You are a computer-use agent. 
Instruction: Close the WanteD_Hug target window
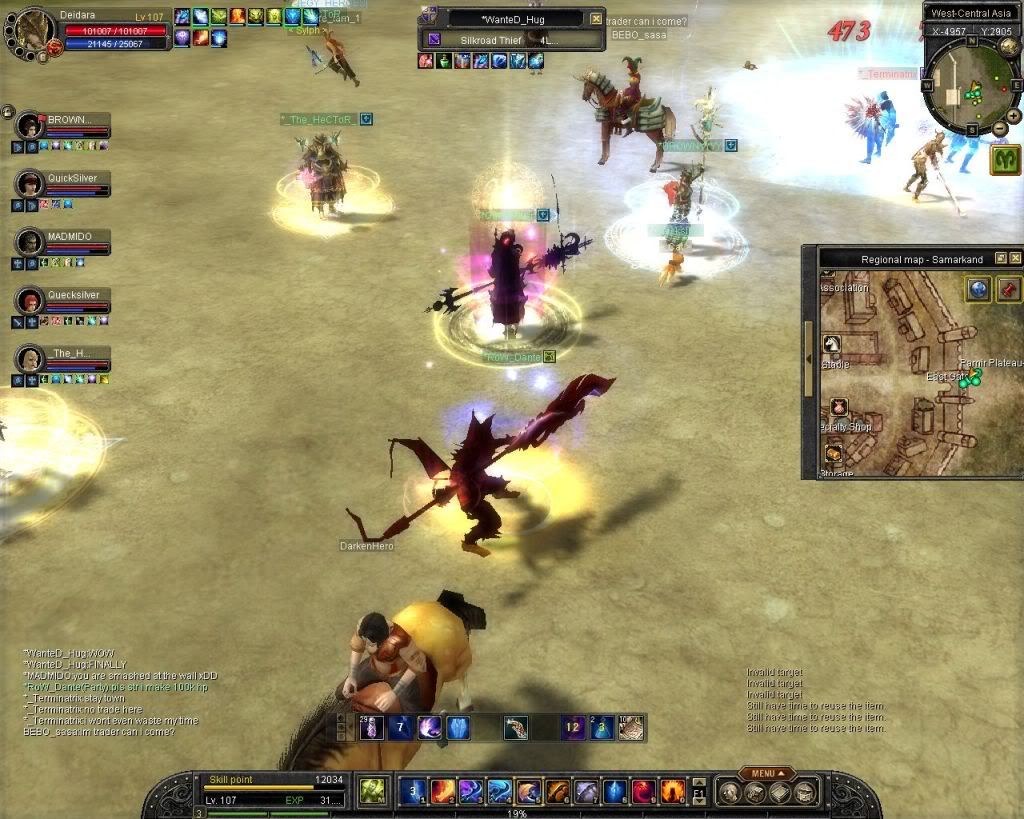[x=596, y=19]
